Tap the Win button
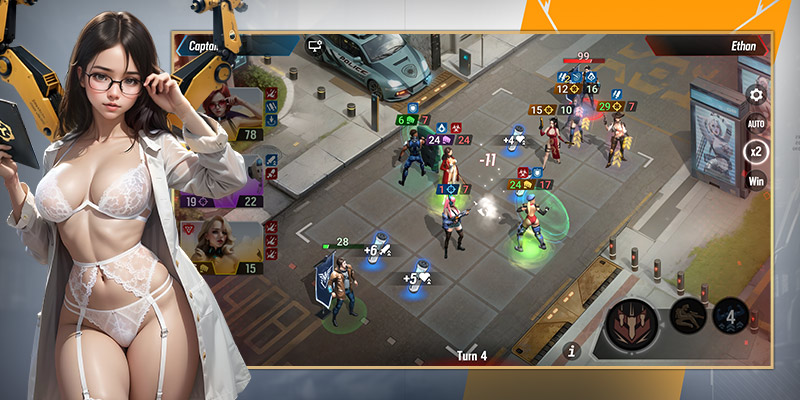 pos(756,182)
